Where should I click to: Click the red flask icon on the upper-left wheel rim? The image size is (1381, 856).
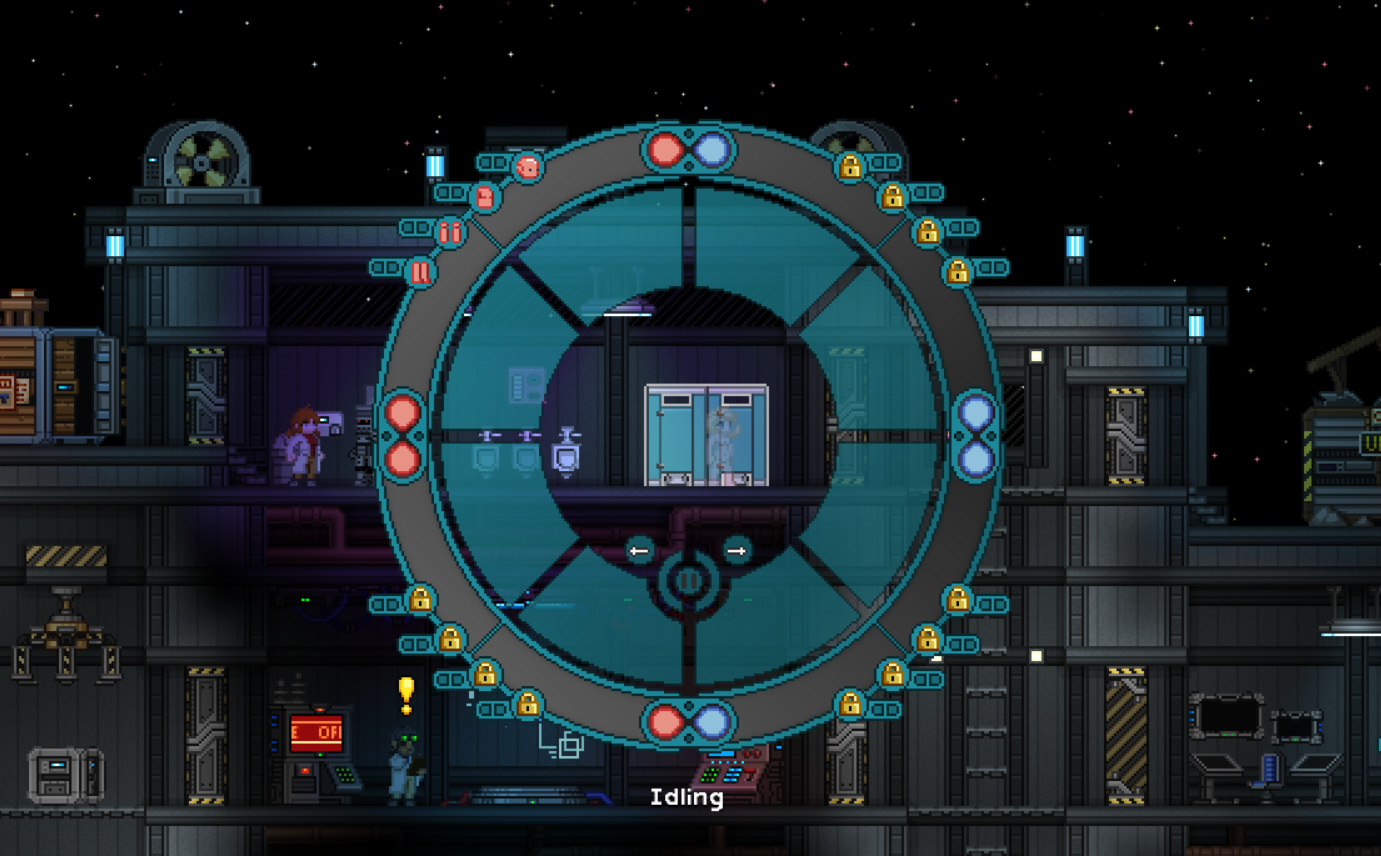coord(484,197)
